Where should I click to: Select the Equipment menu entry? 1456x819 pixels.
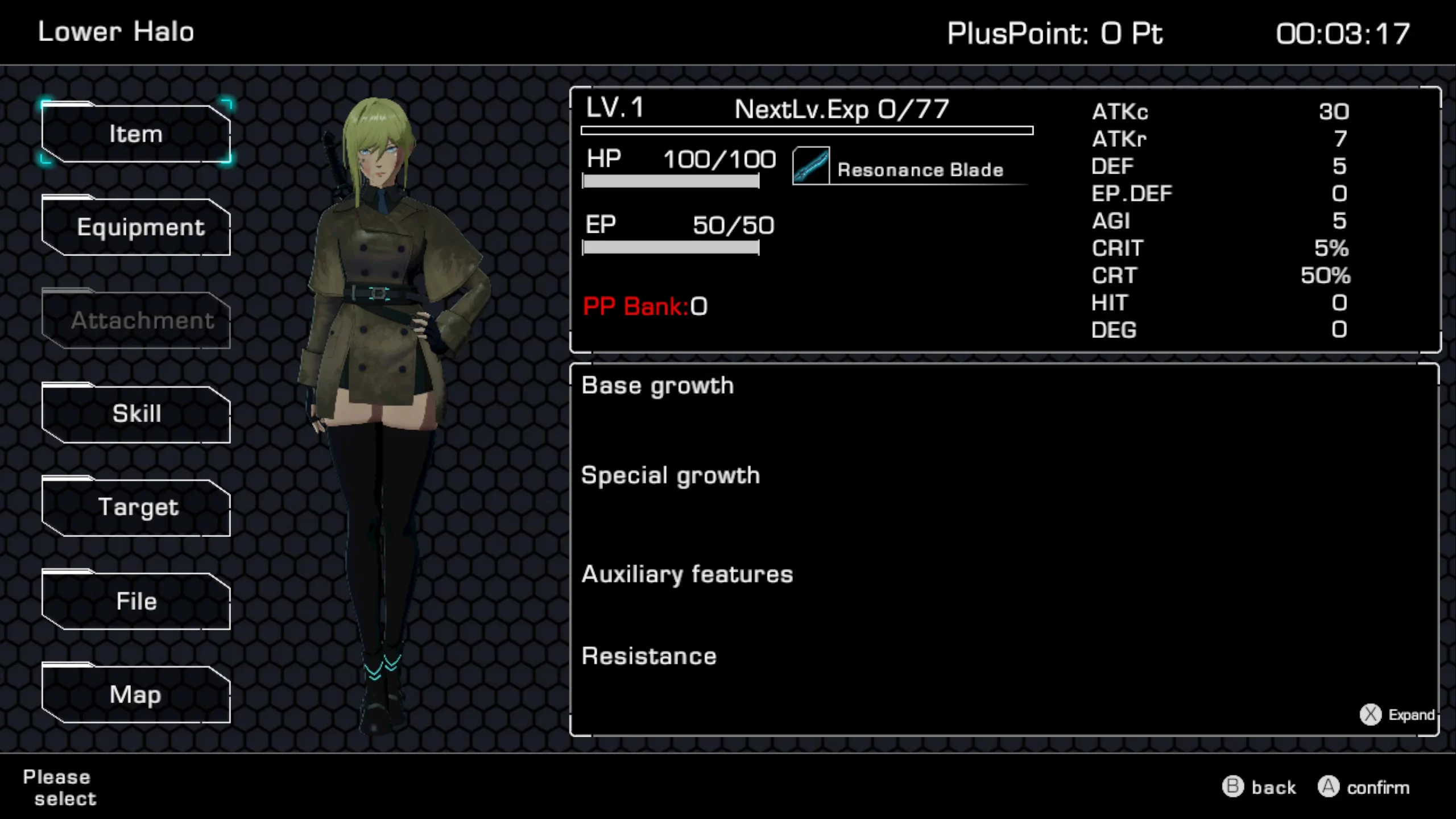pos(136,226)
